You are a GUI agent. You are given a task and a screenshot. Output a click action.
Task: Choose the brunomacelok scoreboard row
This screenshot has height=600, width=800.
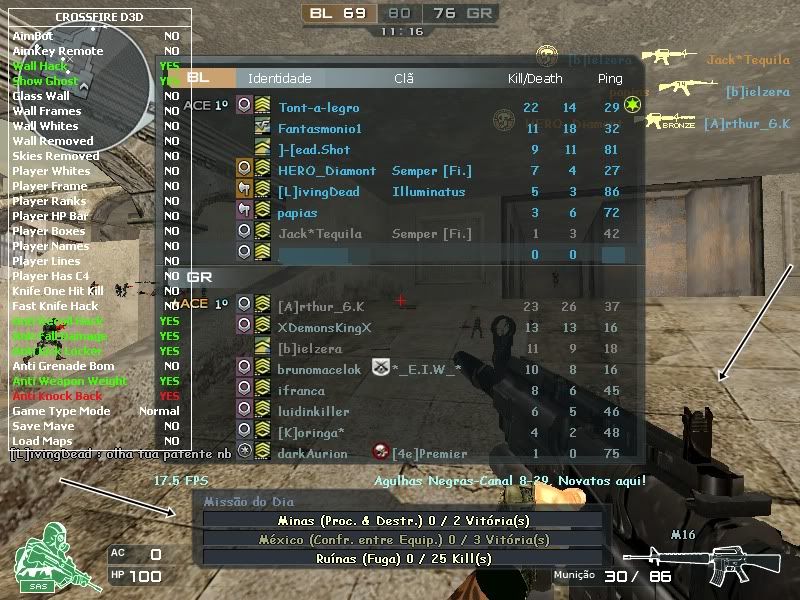[x=319, y=370]
